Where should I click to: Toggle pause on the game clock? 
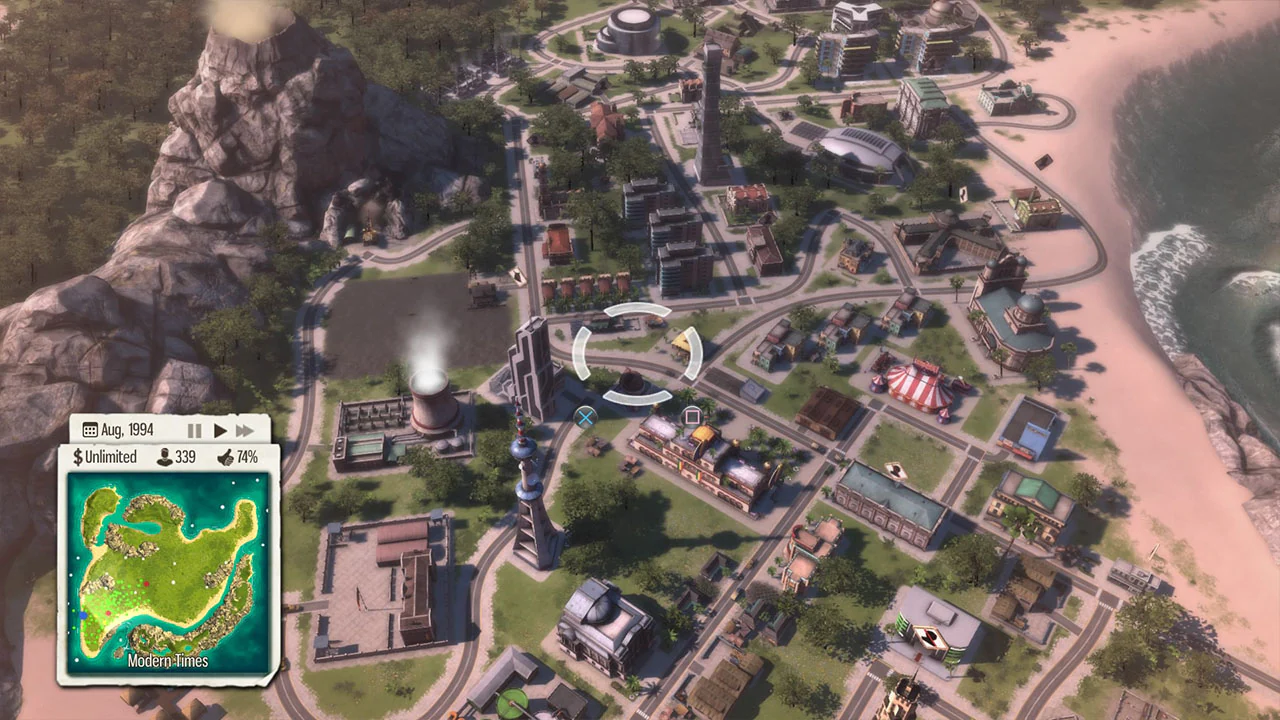pos(194,430)
